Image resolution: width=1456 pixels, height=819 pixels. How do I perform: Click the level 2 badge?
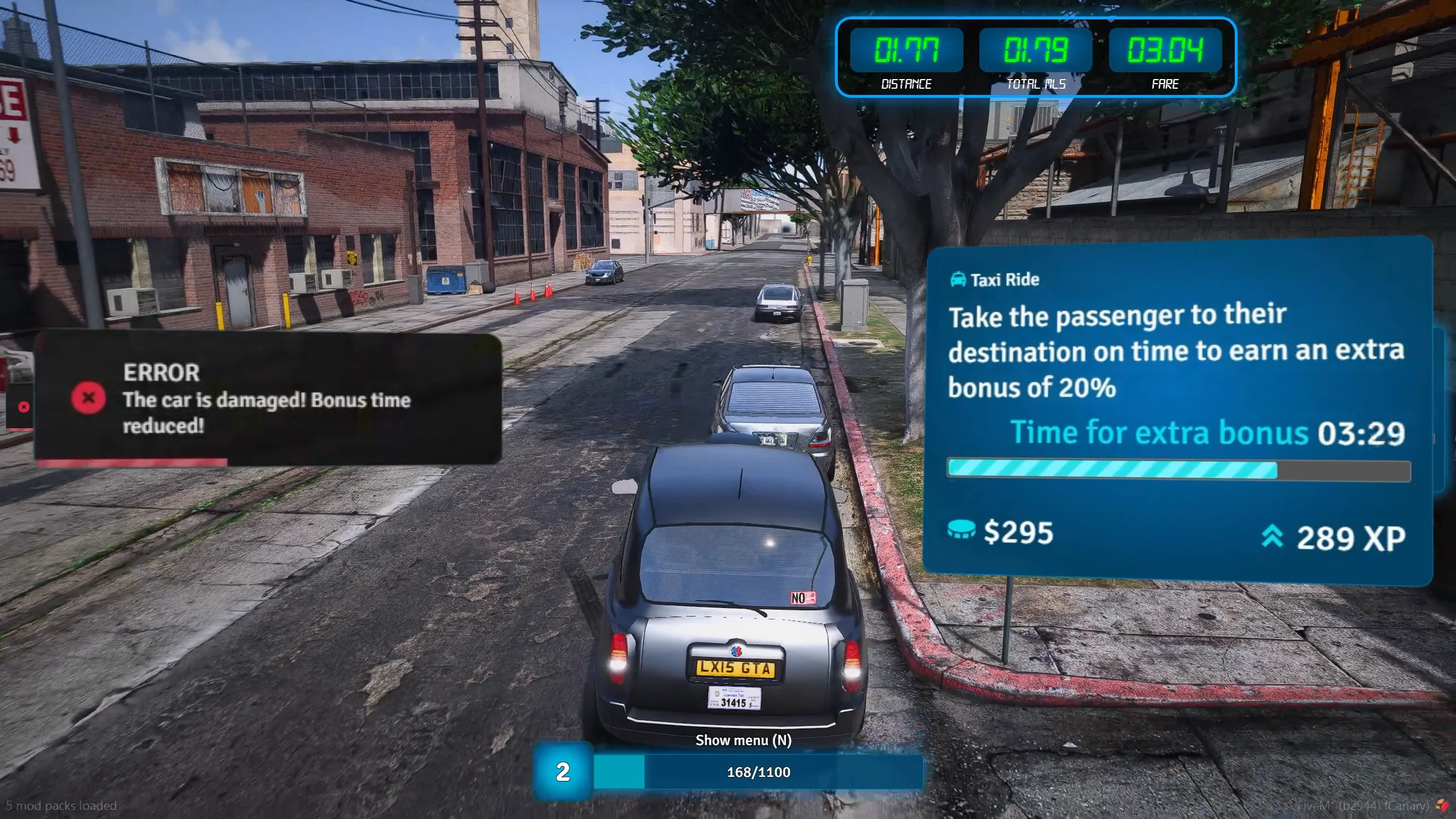coord(562,772)
